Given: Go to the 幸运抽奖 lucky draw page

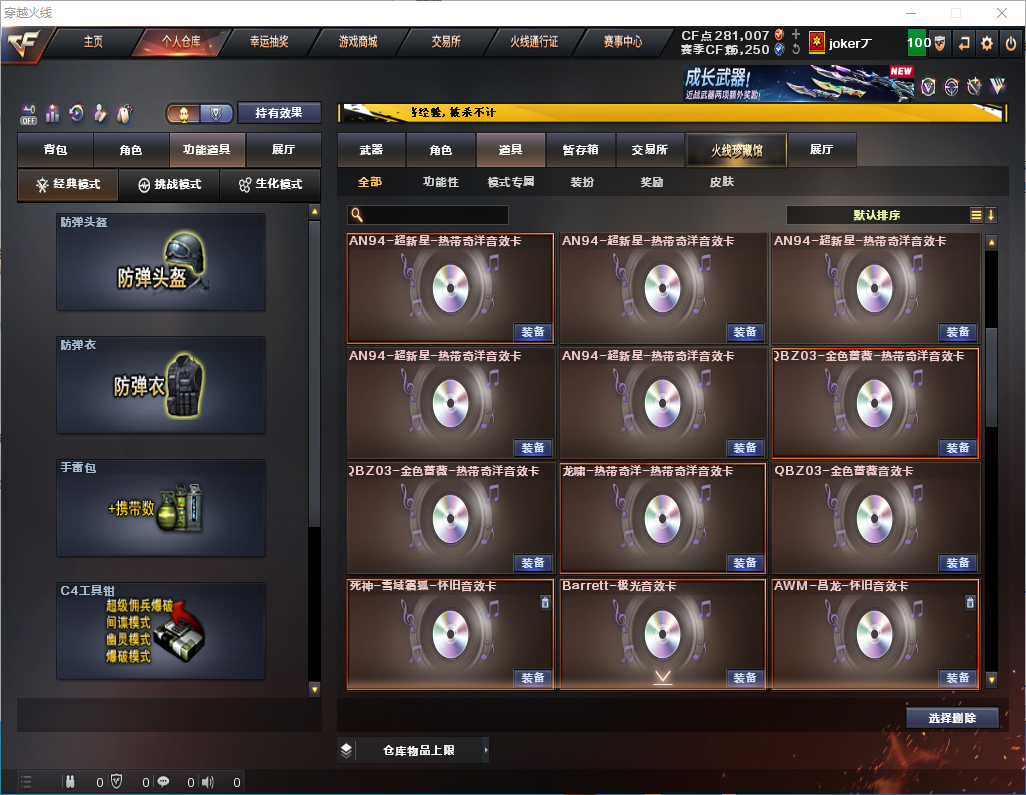Looking at the screenshot, I should [268, 42].
